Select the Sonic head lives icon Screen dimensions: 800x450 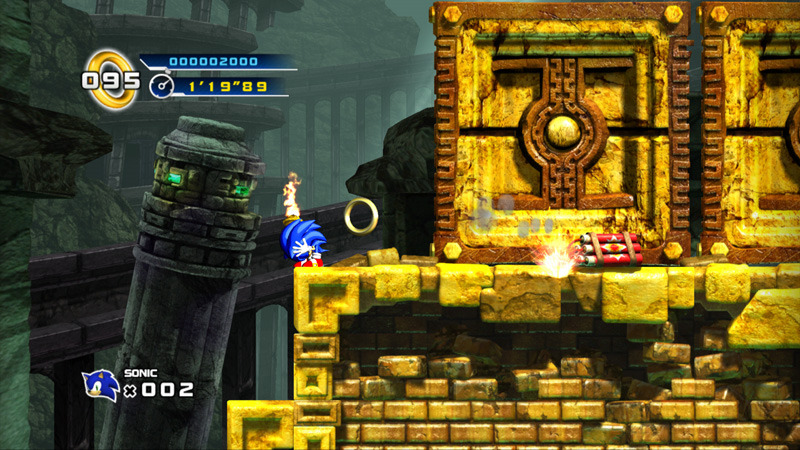[100, 385]
